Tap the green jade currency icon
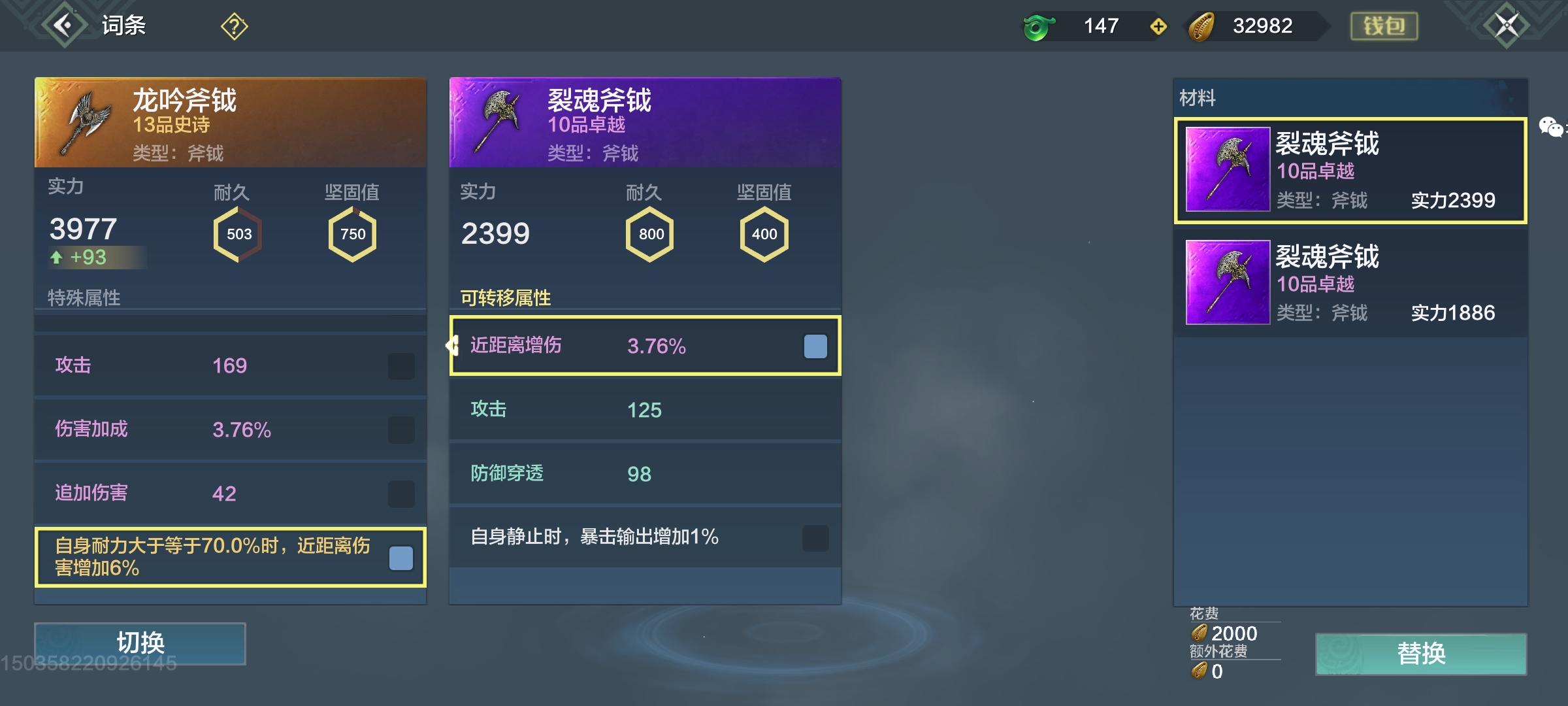This screenshot has height=706, width=1568. [1039, 26]
